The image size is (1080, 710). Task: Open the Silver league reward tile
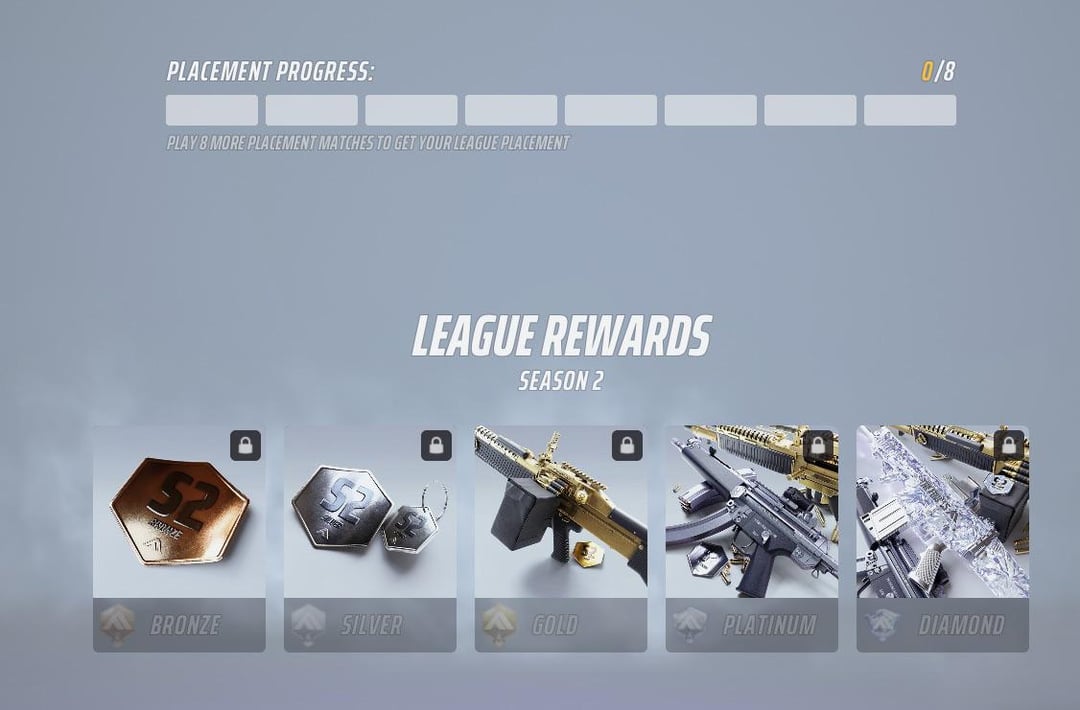(370, 538)
